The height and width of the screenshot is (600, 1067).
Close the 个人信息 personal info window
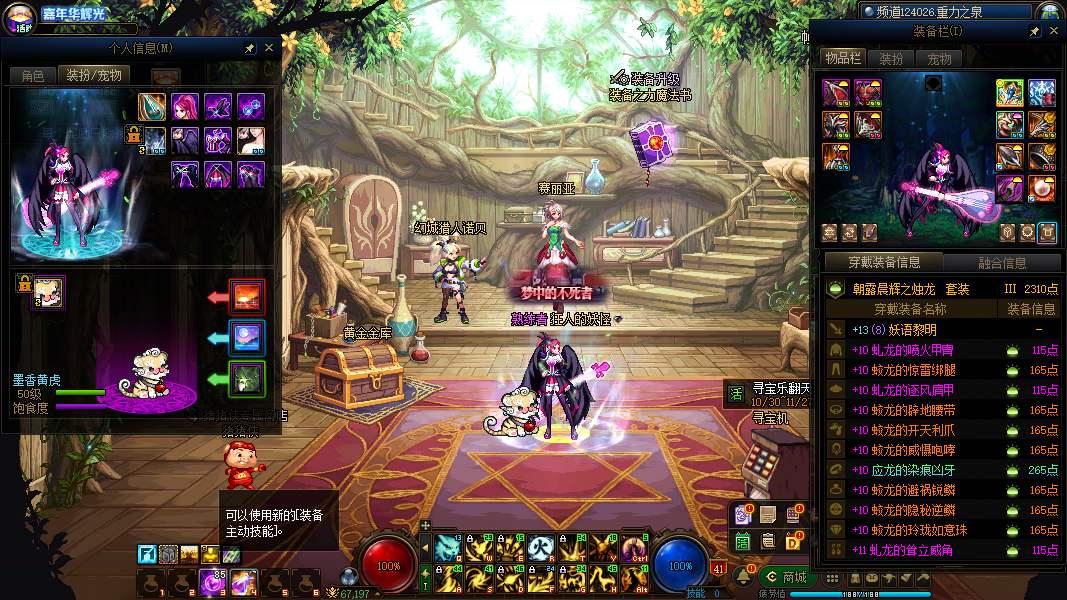tap(268, 48)
